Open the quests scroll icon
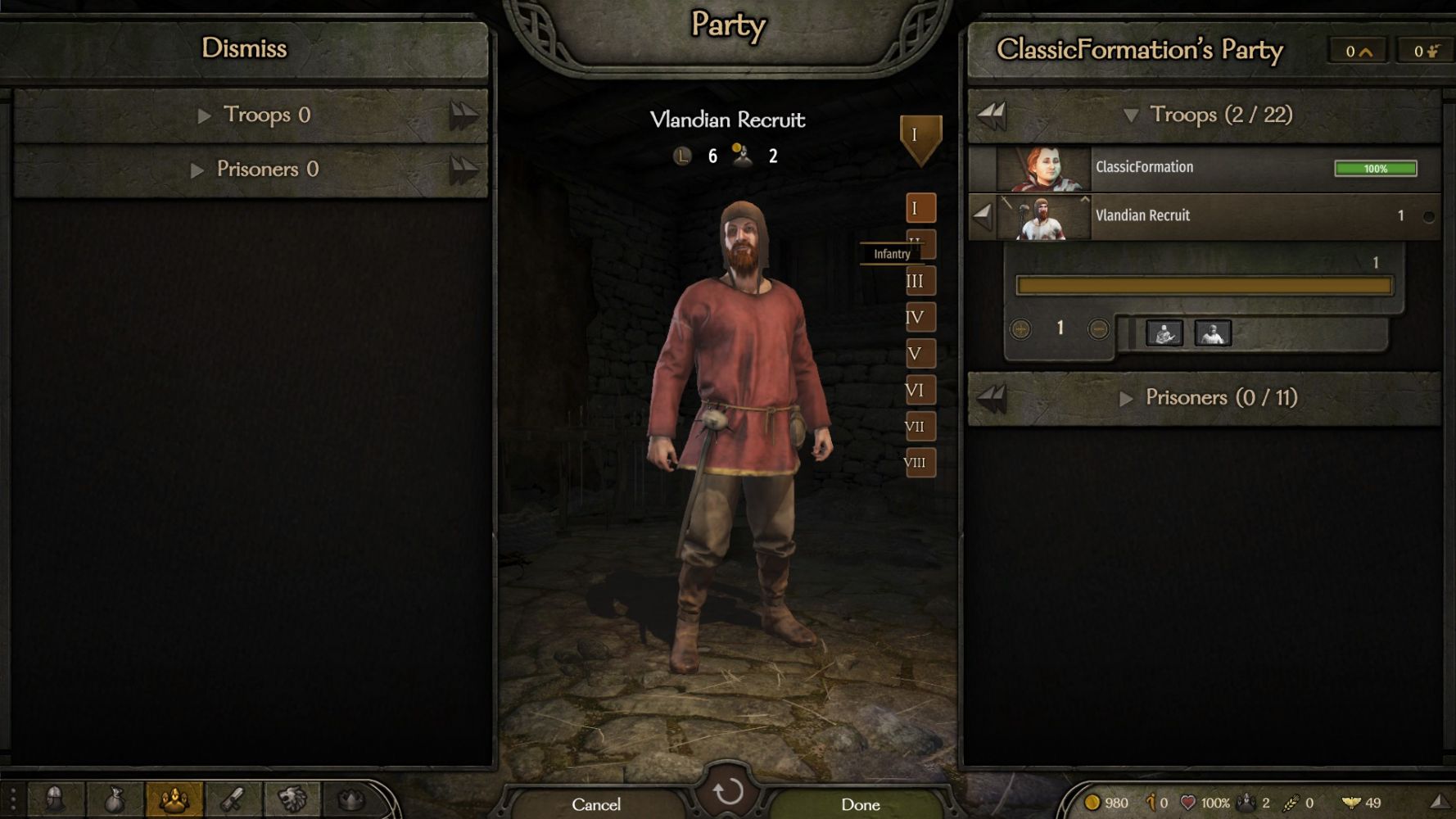Screen dimensions: 1456x819 click(x=233, y=799)
